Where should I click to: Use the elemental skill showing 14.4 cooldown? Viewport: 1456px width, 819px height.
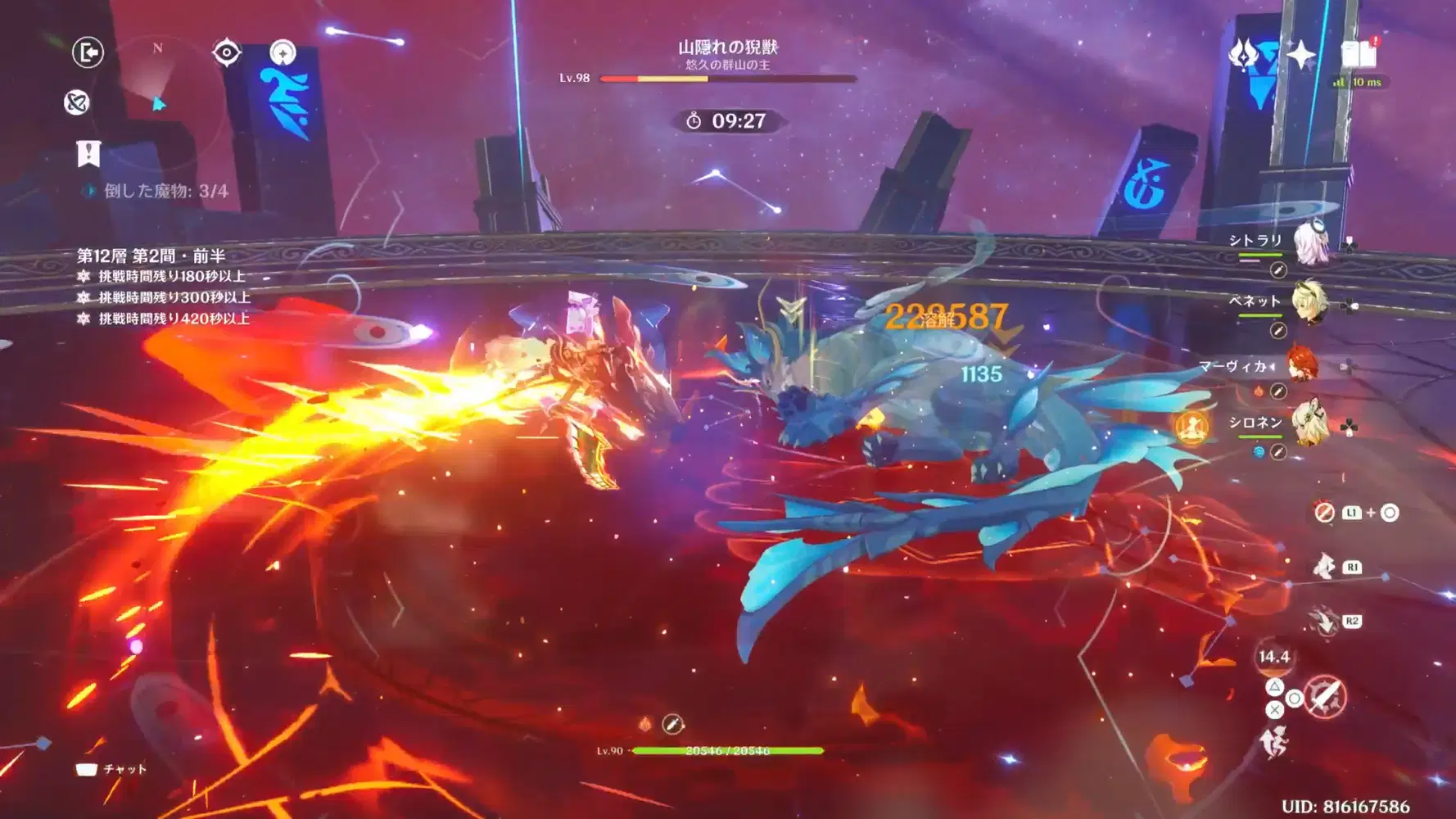[x=1273, y=657]
